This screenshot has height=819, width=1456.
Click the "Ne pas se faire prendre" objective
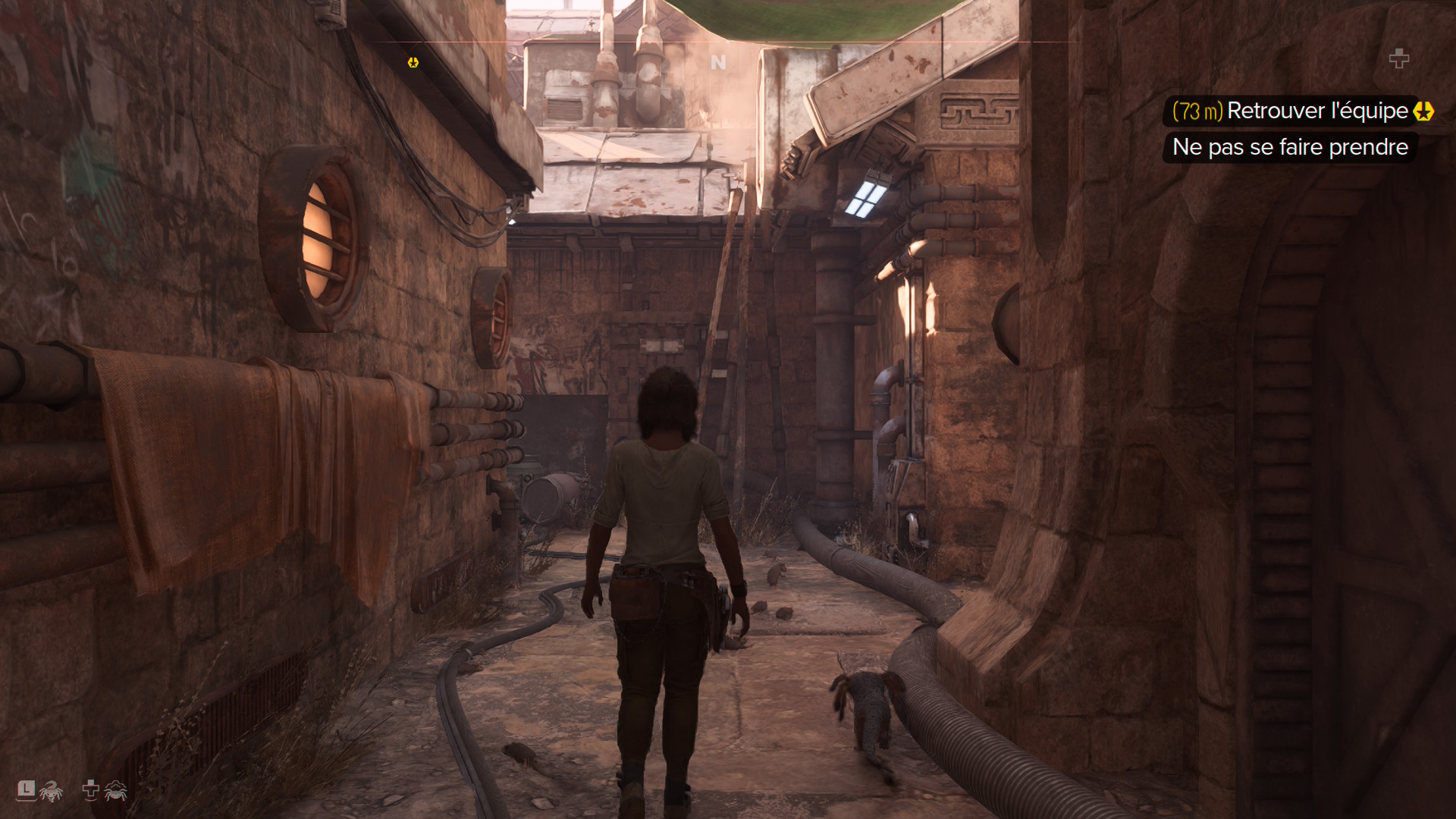pyautogui.click(x=1289, y=147)
